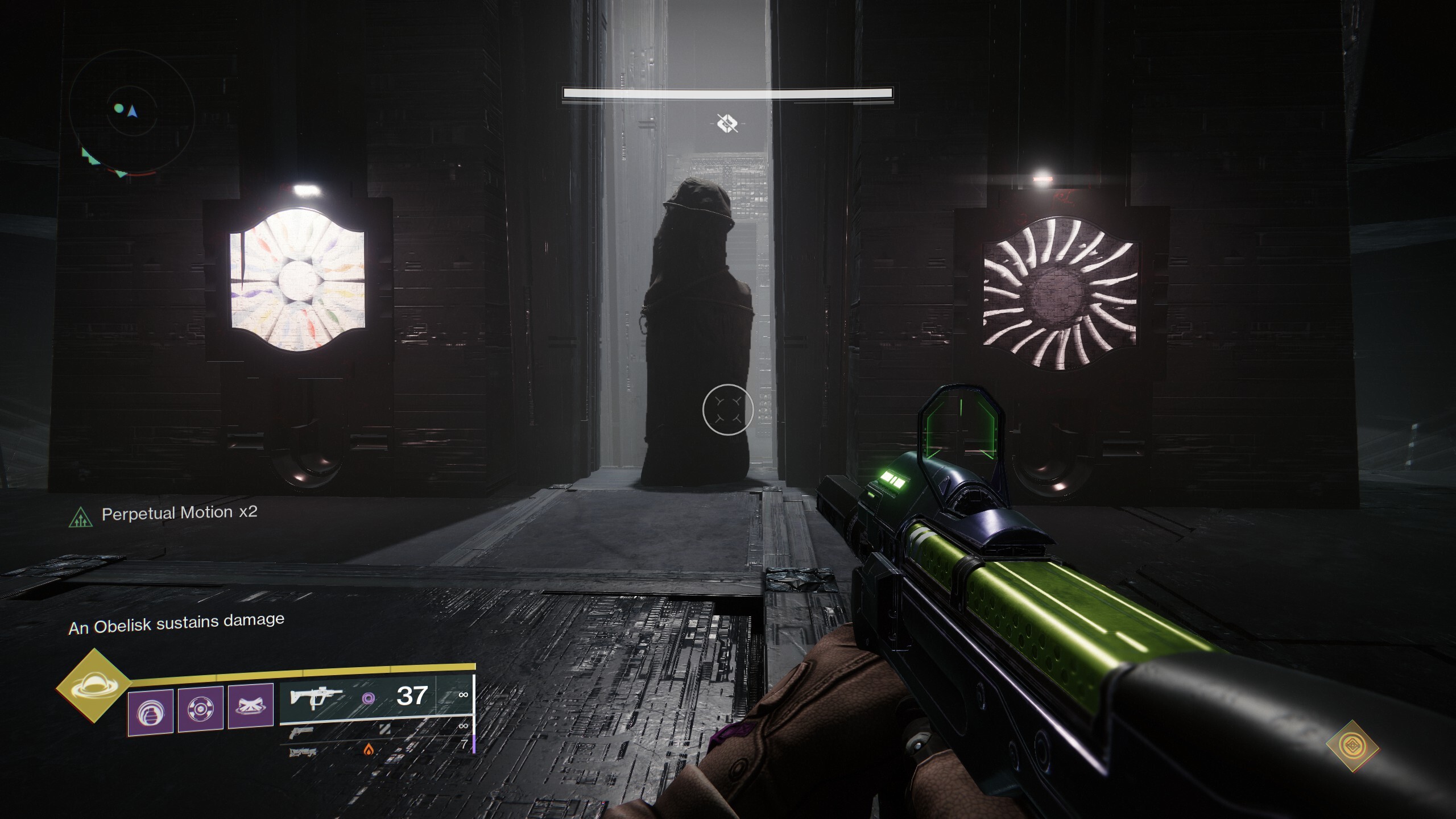Click the golden diamond emblem in the corner
Screen dimensions: 1456x819
(1352, 746)
